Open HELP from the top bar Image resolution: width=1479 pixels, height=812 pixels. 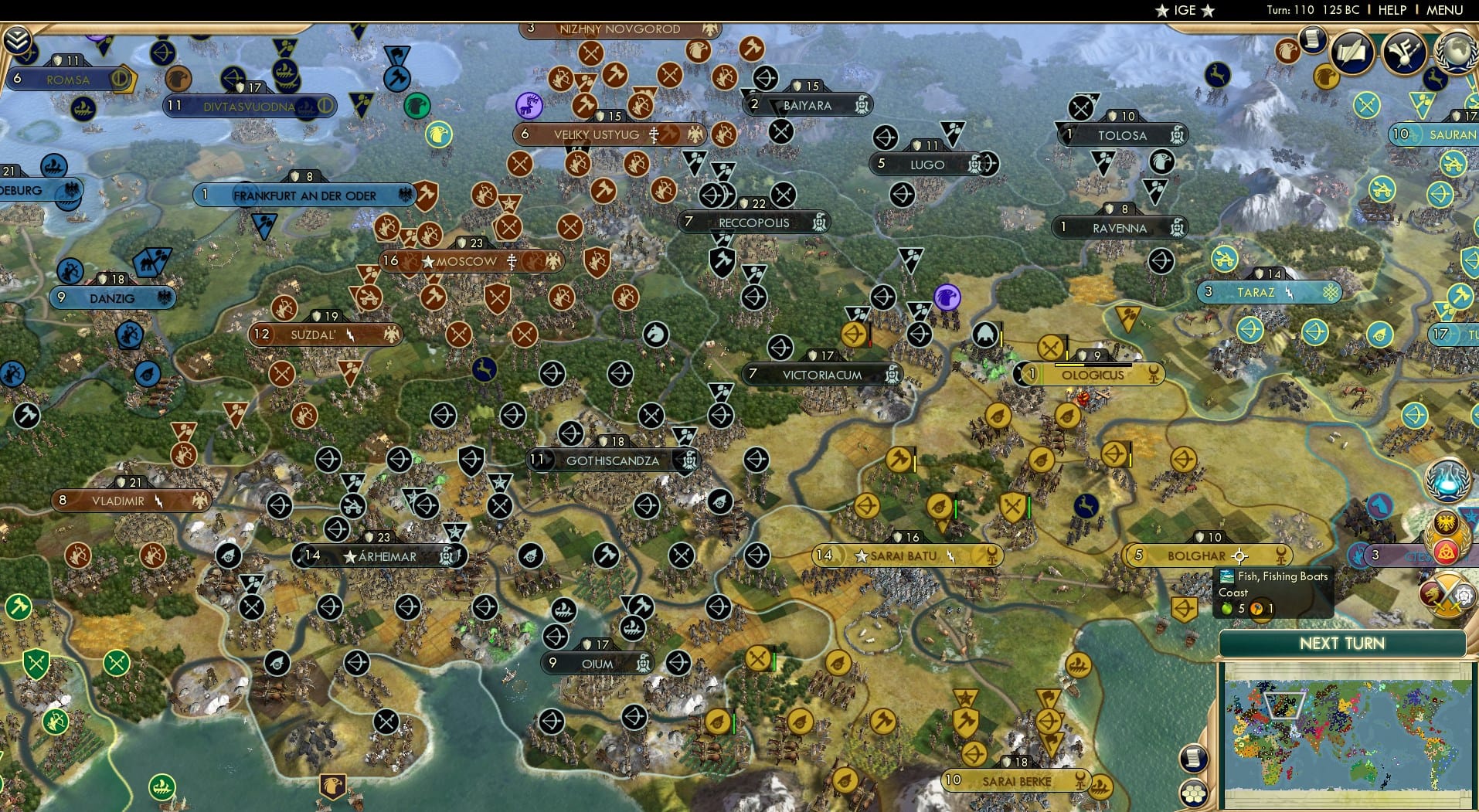click(x=1391, y=10)
